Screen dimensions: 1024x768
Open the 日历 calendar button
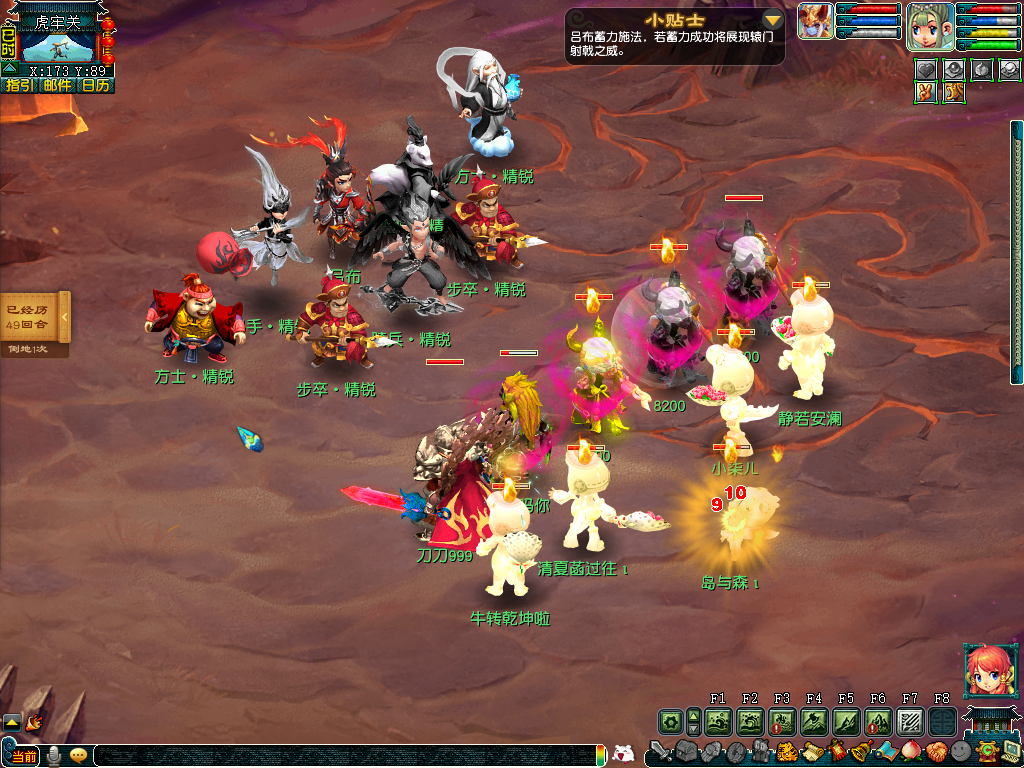tap(96, 85)
